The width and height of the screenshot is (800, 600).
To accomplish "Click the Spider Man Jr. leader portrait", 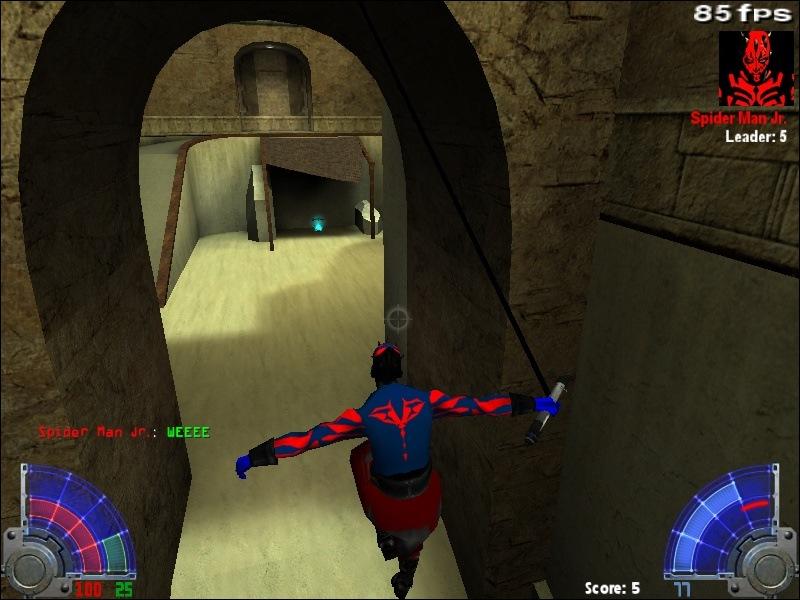I will tap(755, 68).
